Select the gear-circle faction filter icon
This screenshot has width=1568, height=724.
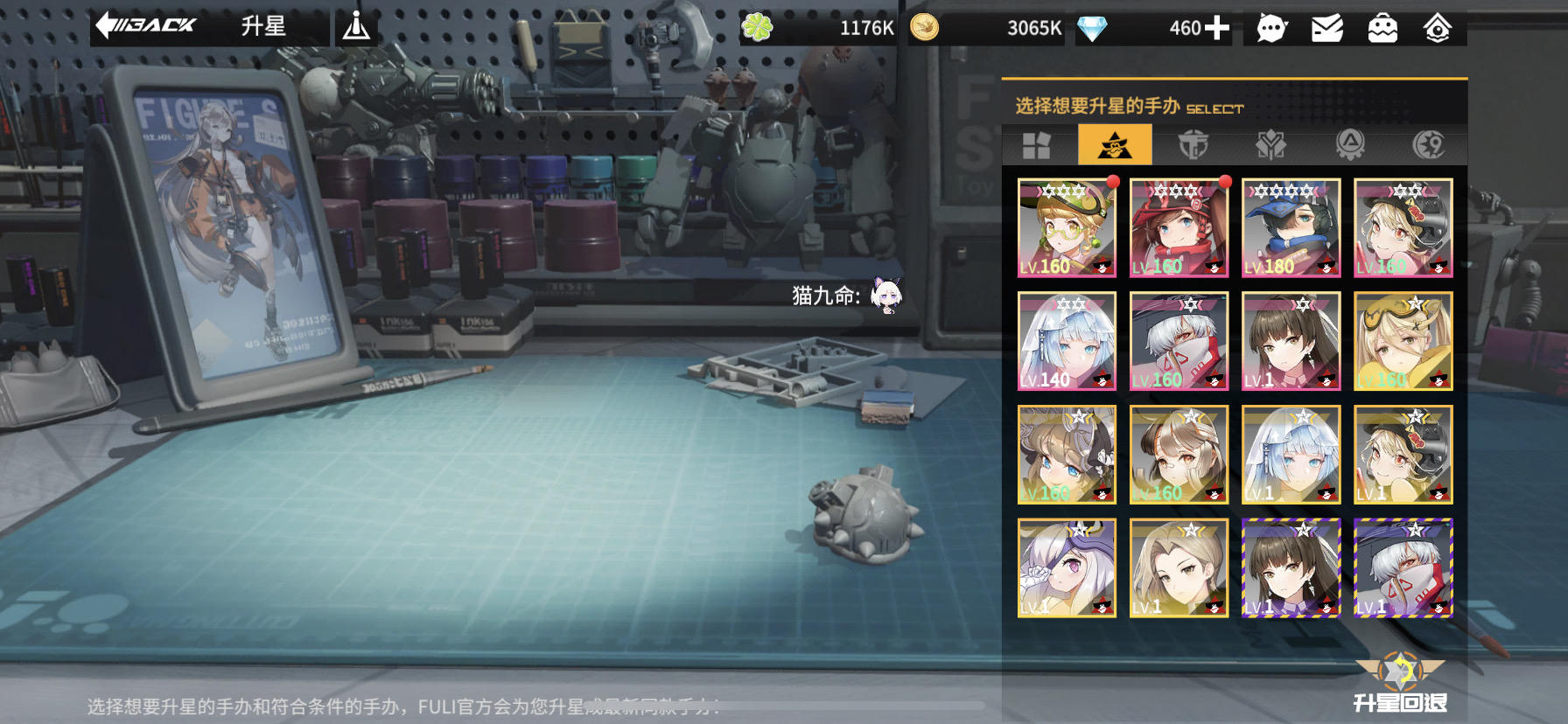click(x=1350, y=144)
